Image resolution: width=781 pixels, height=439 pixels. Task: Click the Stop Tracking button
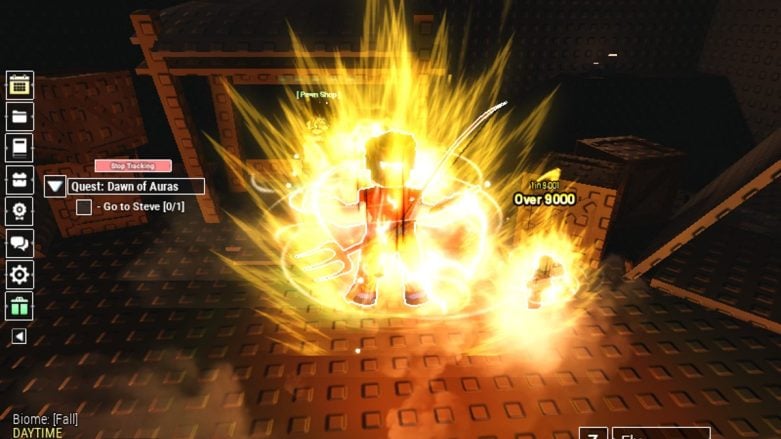tap(133, 166)
